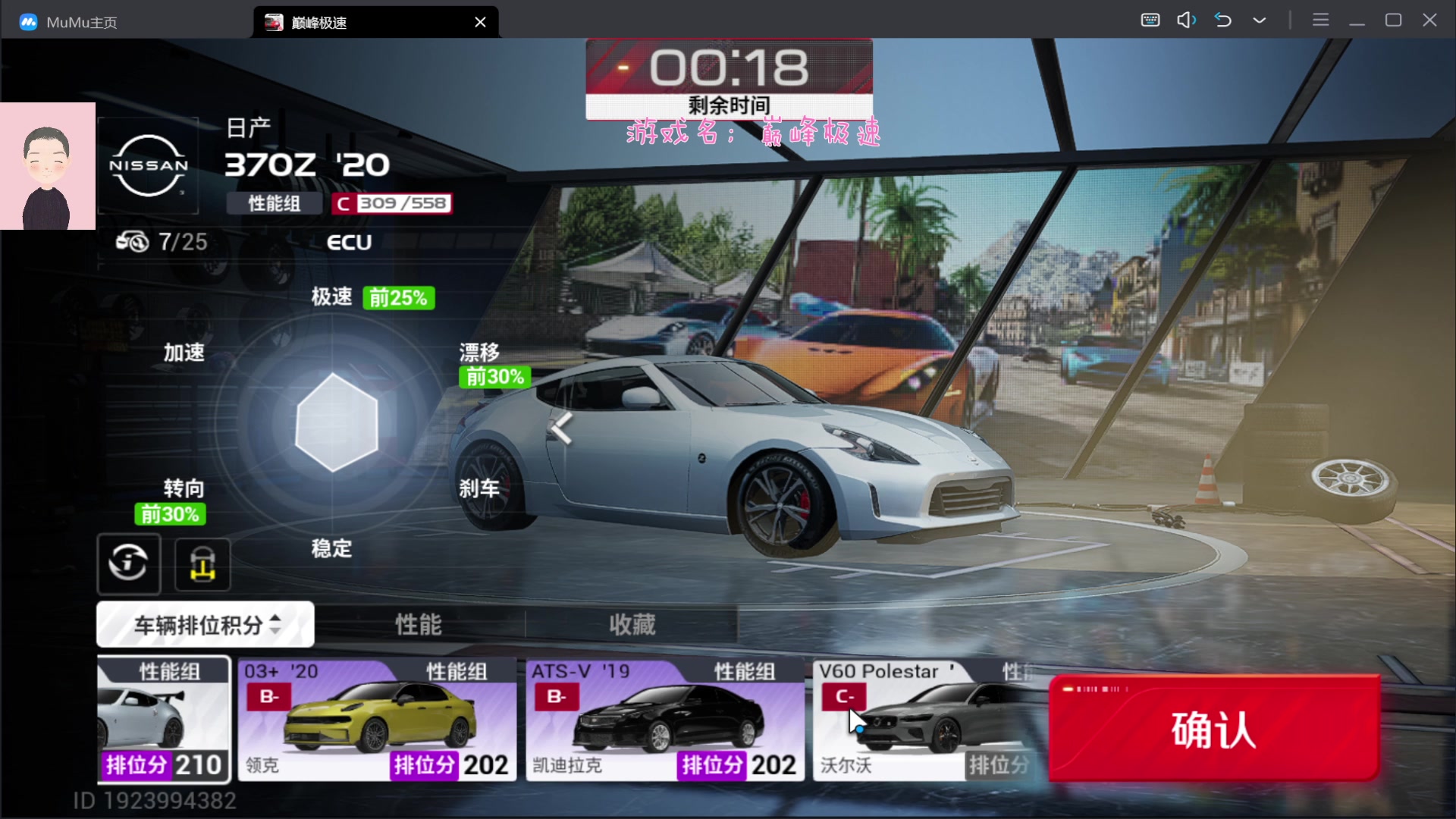Select the white car card rated 210
The height and width of the screenshot is (819, 1456).
[164, 720]
